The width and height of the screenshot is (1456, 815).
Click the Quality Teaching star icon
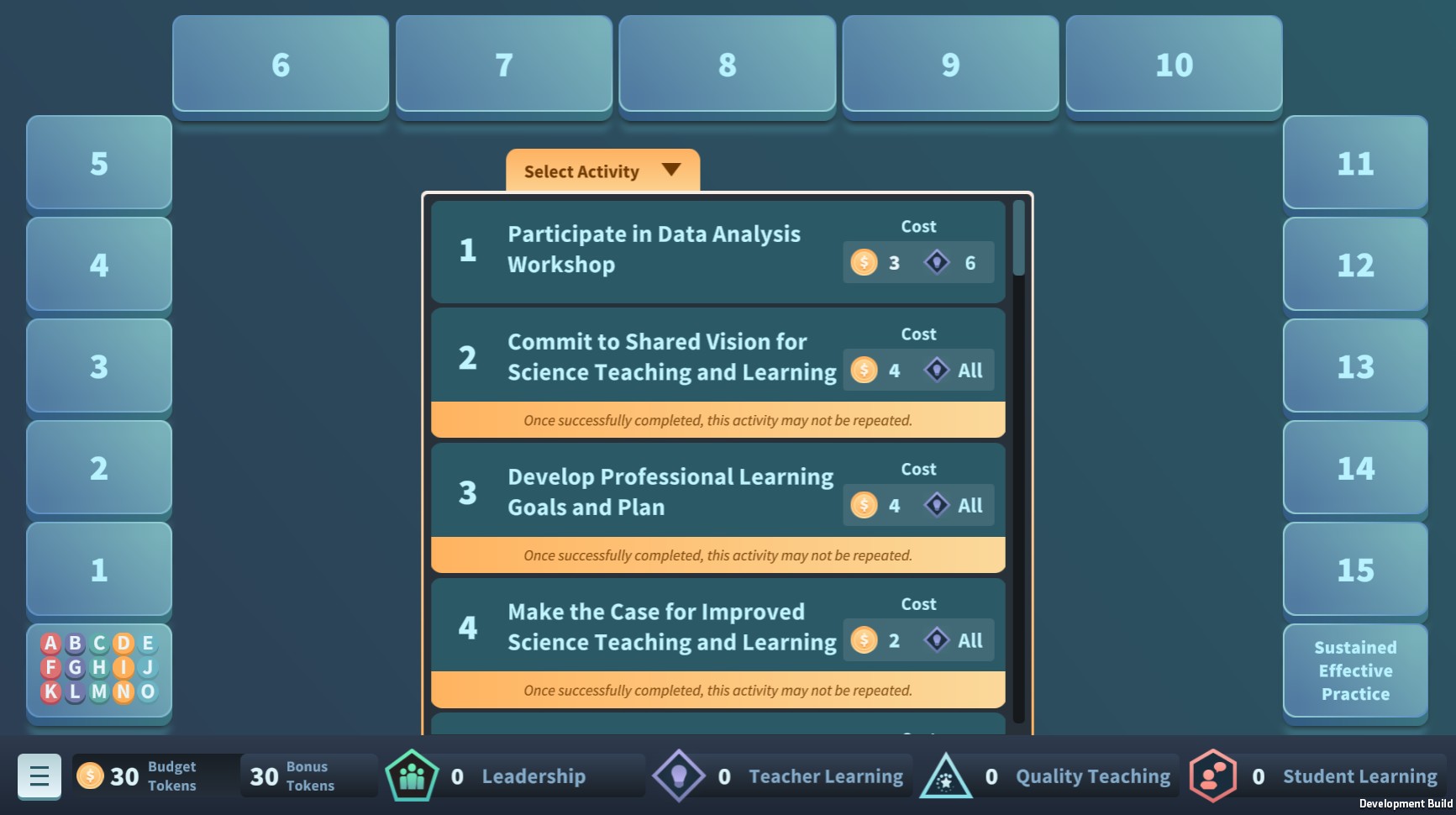[x=948, y=776]
